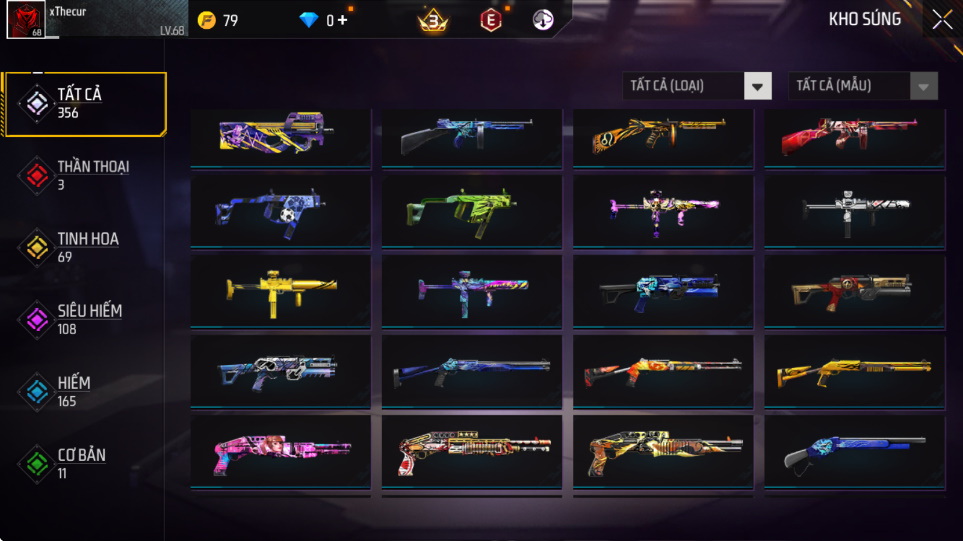Switch to the Thần Thoại tab

84,175
